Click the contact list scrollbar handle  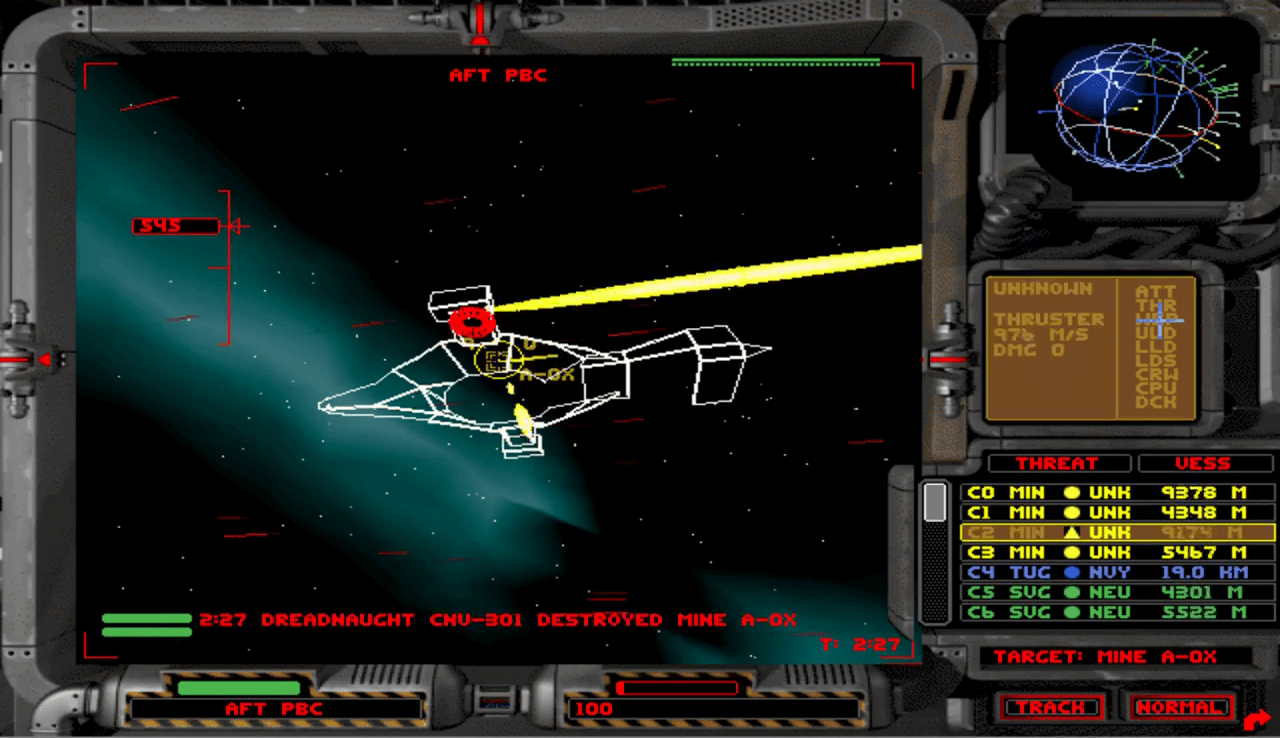(935, 502)
